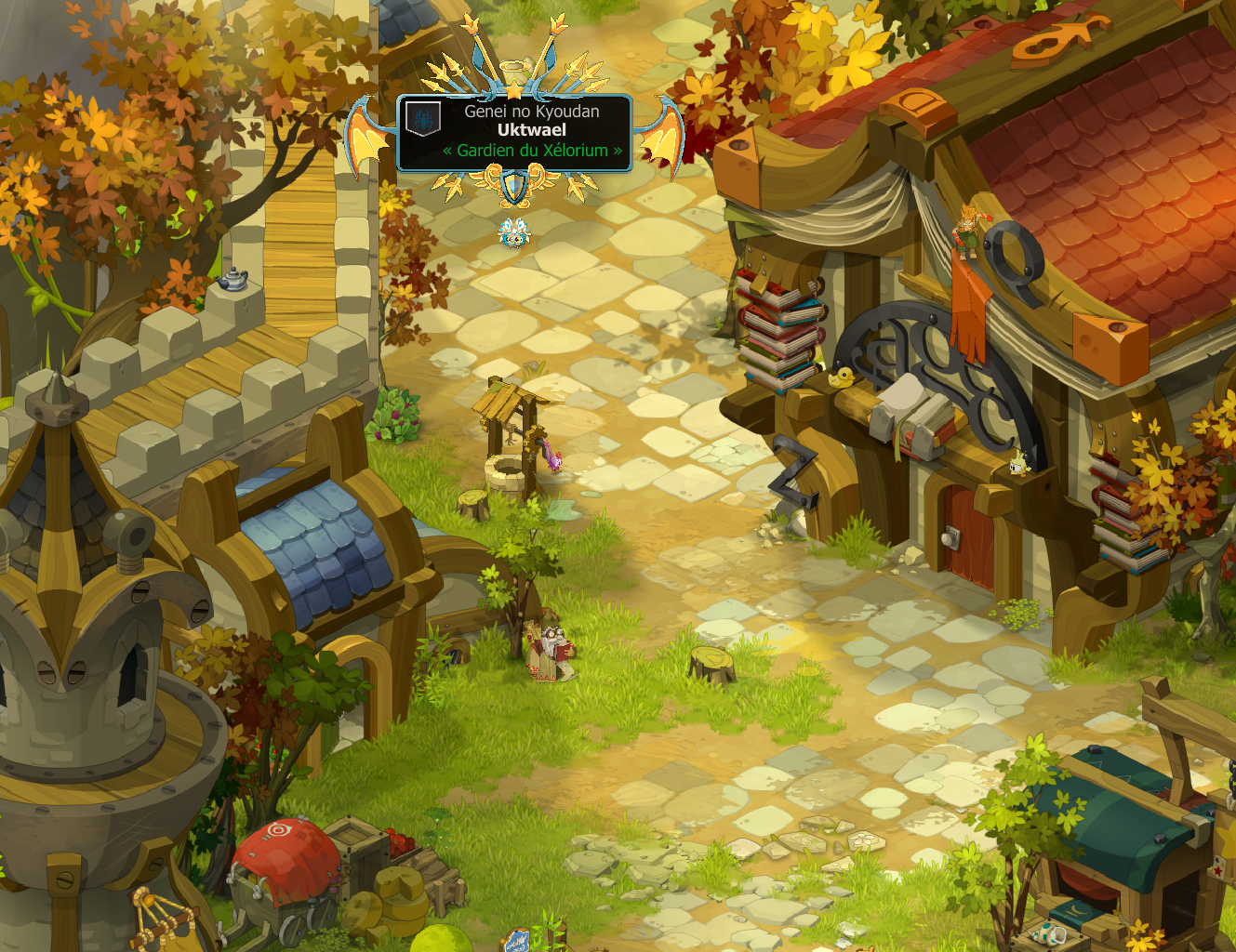Select the spider guild emblem on the nameplate
The image size is (1236, 952).
coord(424,118)
